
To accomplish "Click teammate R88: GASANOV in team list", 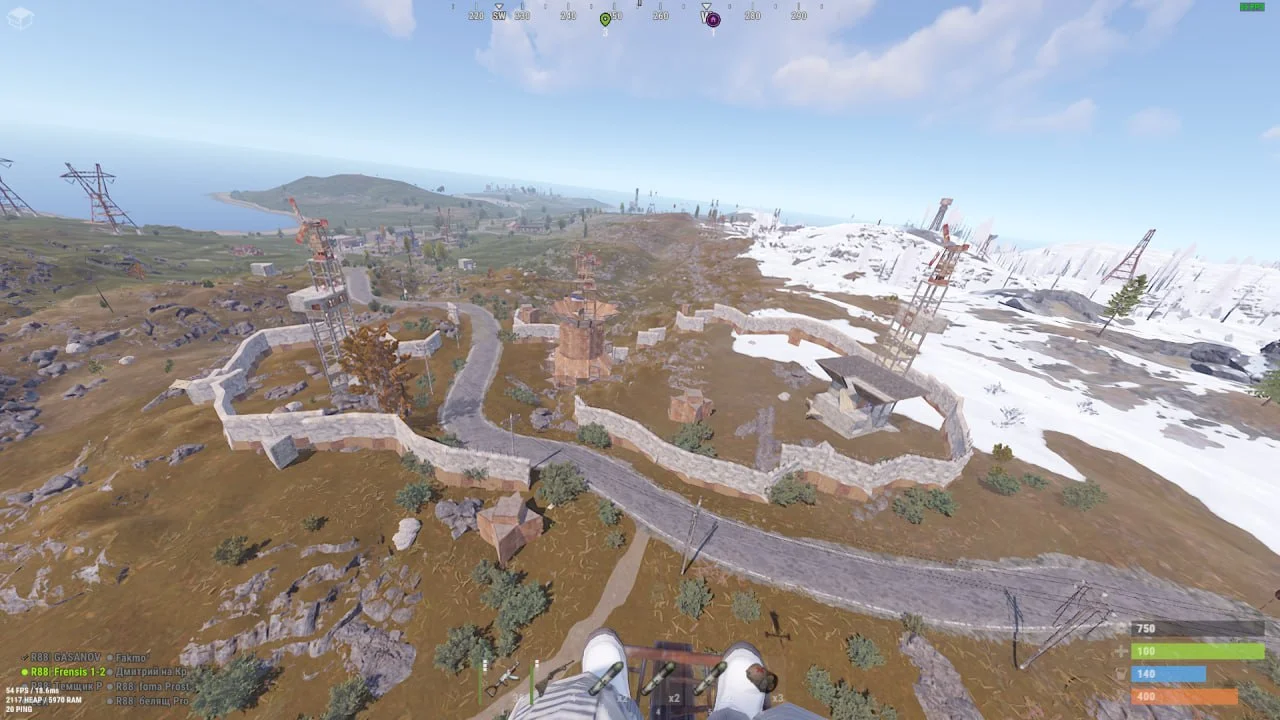I will click(62, 658).
